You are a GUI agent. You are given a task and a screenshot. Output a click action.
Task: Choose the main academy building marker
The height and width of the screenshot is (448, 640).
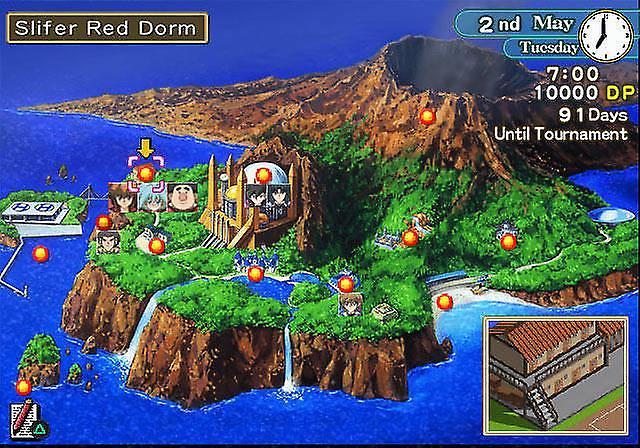(x=263, y=175)
